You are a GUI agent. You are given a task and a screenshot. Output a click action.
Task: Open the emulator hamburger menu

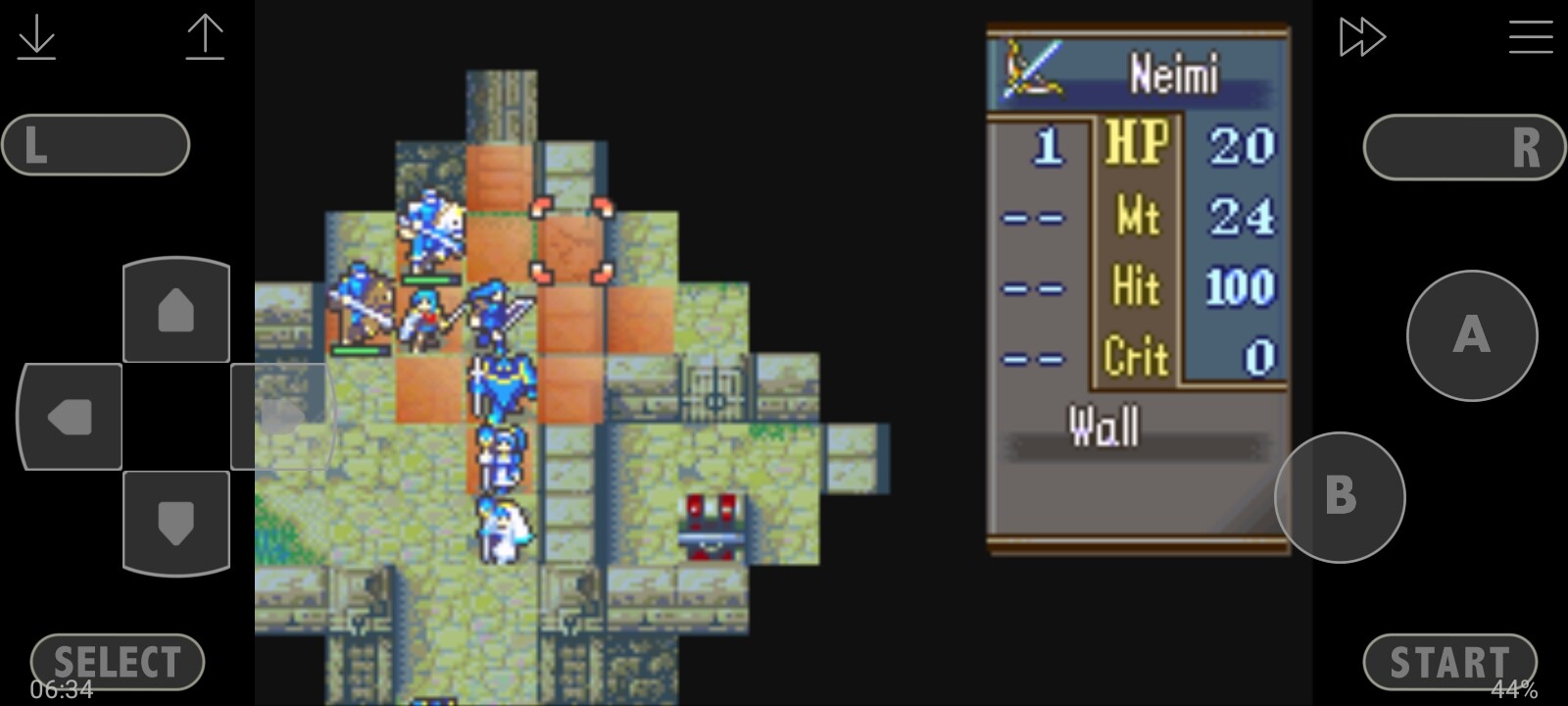(x=1530, y=37)
